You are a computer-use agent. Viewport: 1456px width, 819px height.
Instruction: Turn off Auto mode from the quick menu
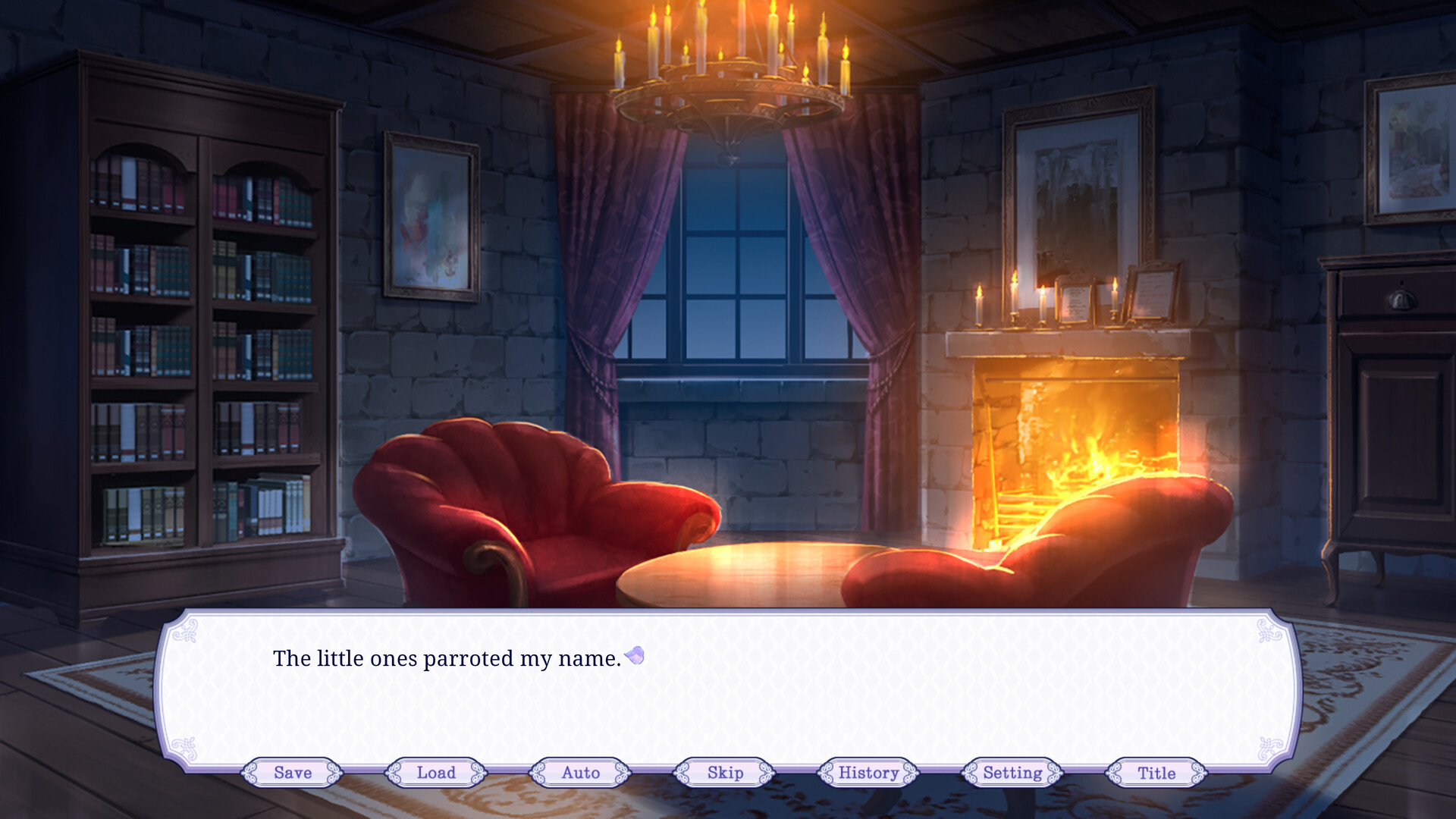click(x=580, y=773)
